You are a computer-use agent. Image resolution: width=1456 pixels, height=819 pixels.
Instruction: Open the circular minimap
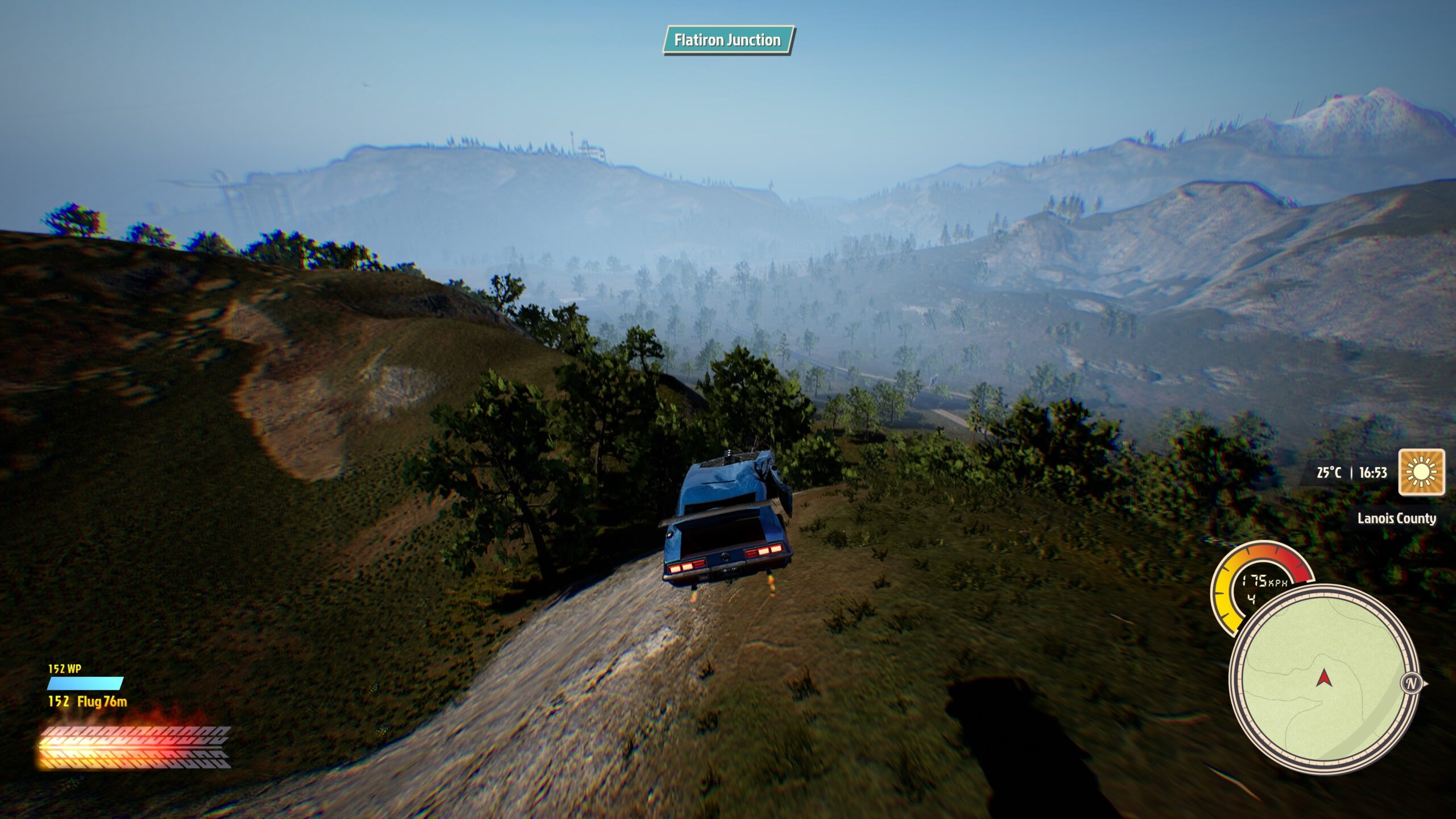click(1323, 681)
